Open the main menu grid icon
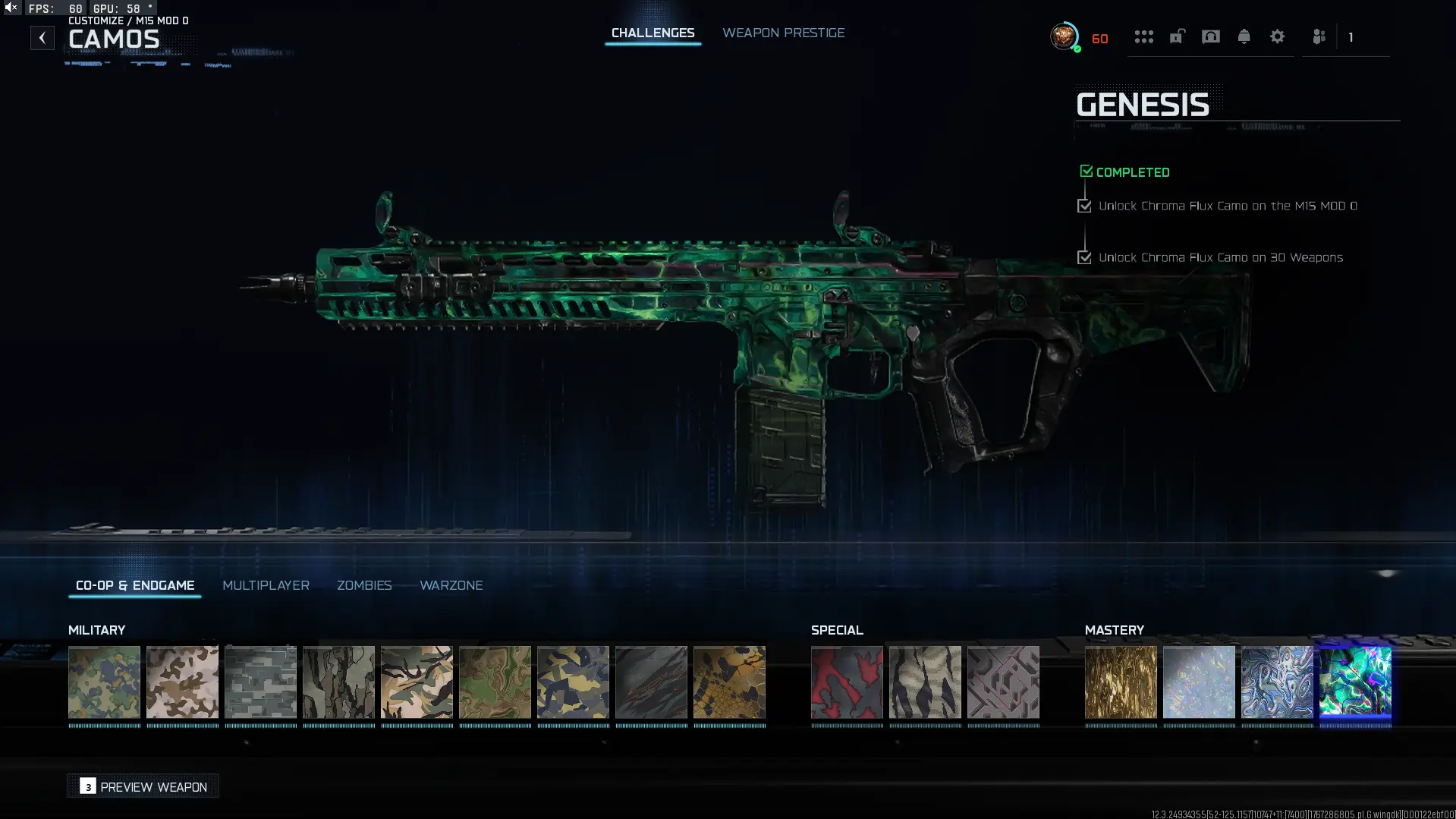 (x=1144, y=36)
